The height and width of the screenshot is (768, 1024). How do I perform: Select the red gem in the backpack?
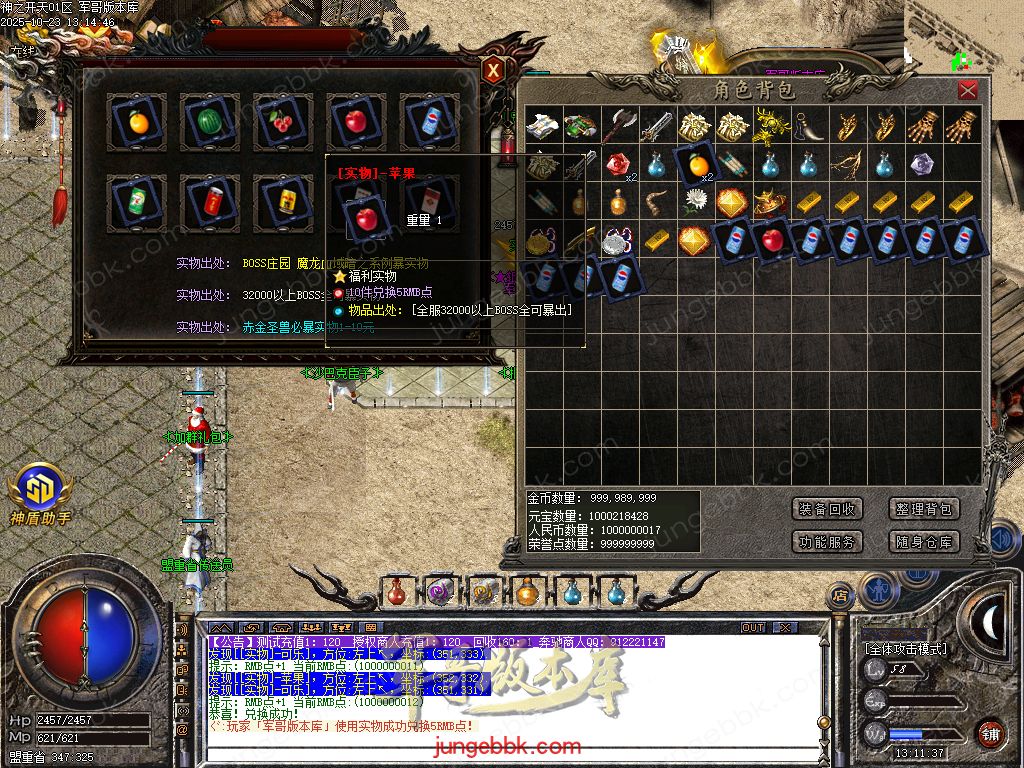coord(620,163)
